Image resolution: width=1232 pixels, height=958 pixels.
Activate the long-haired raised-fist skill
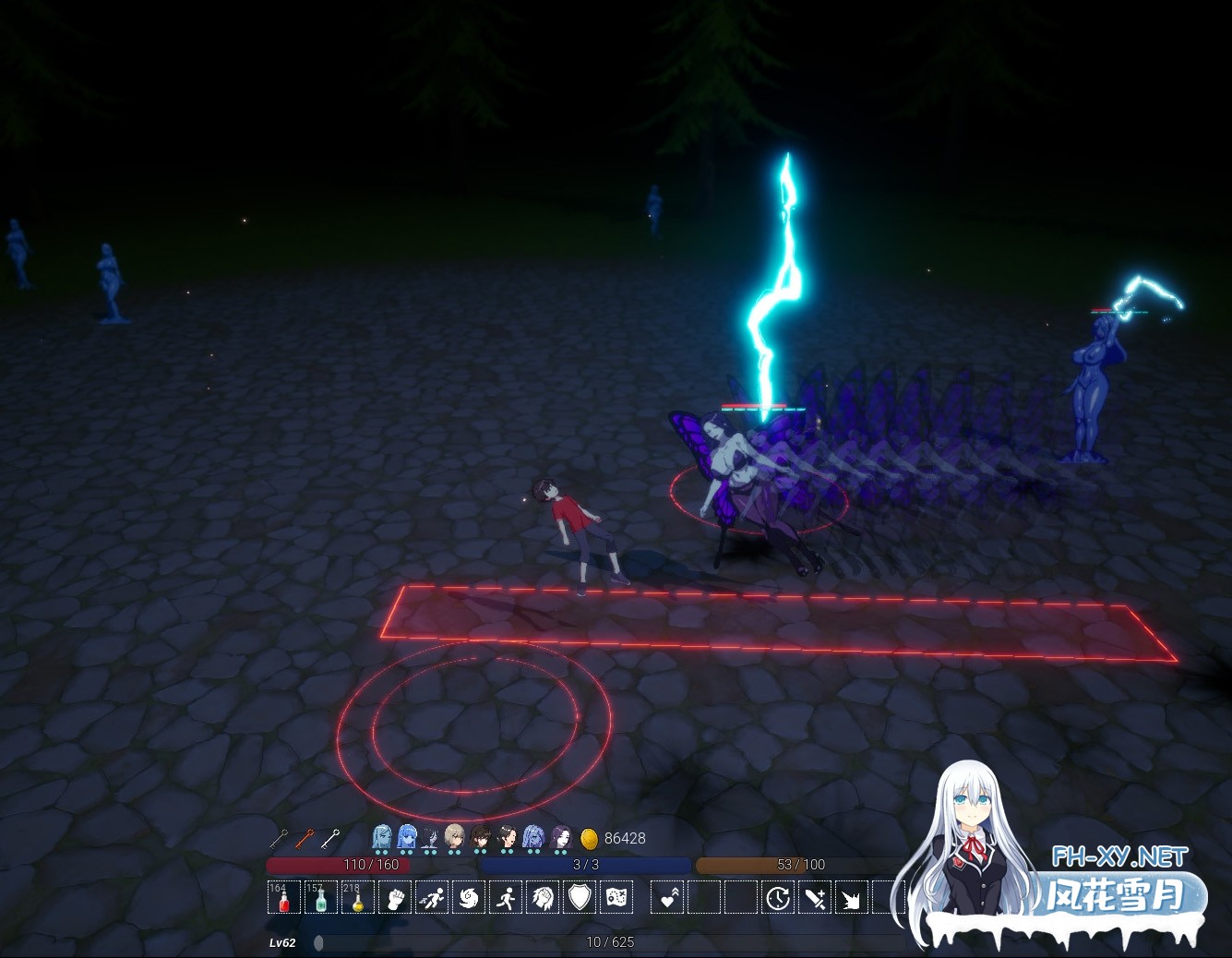click(543, 897)
